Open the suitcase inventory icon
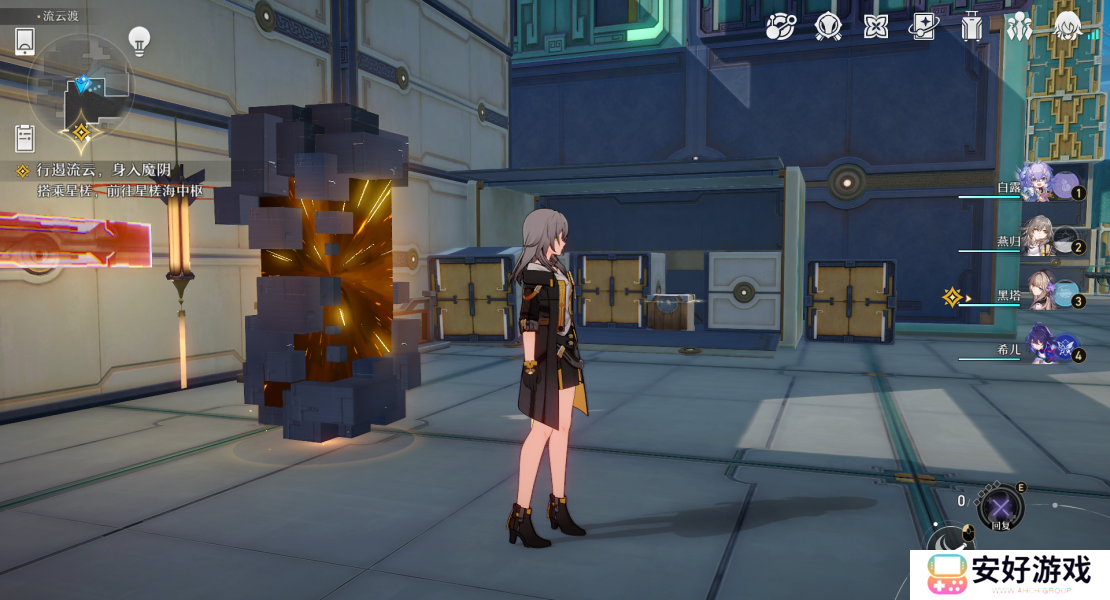Screen dimensions: 1110x600 coord(971,27)
